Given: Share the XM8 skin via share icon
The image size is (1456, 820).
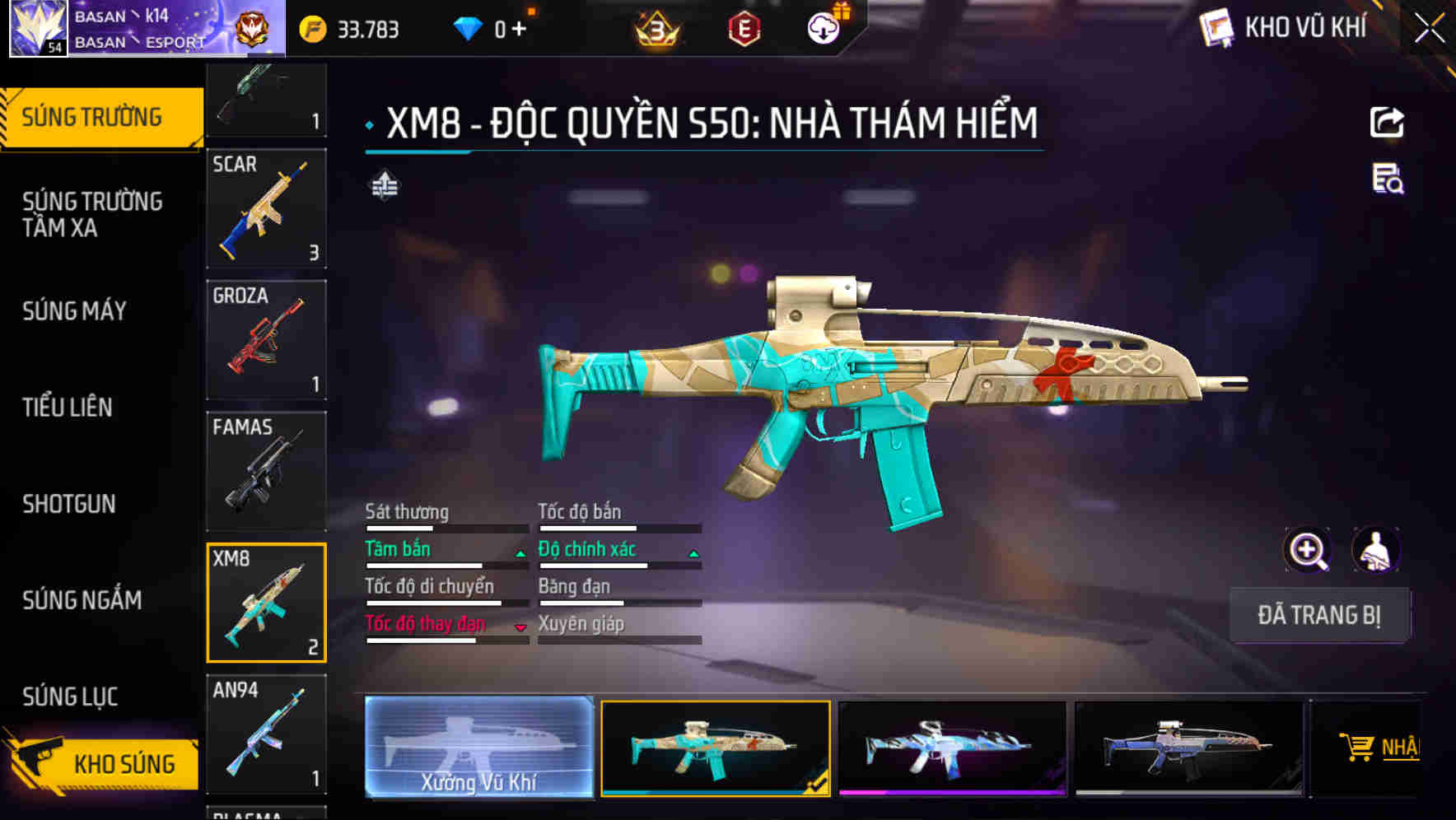Looking at the screenshot, I should coord(1388,122).
